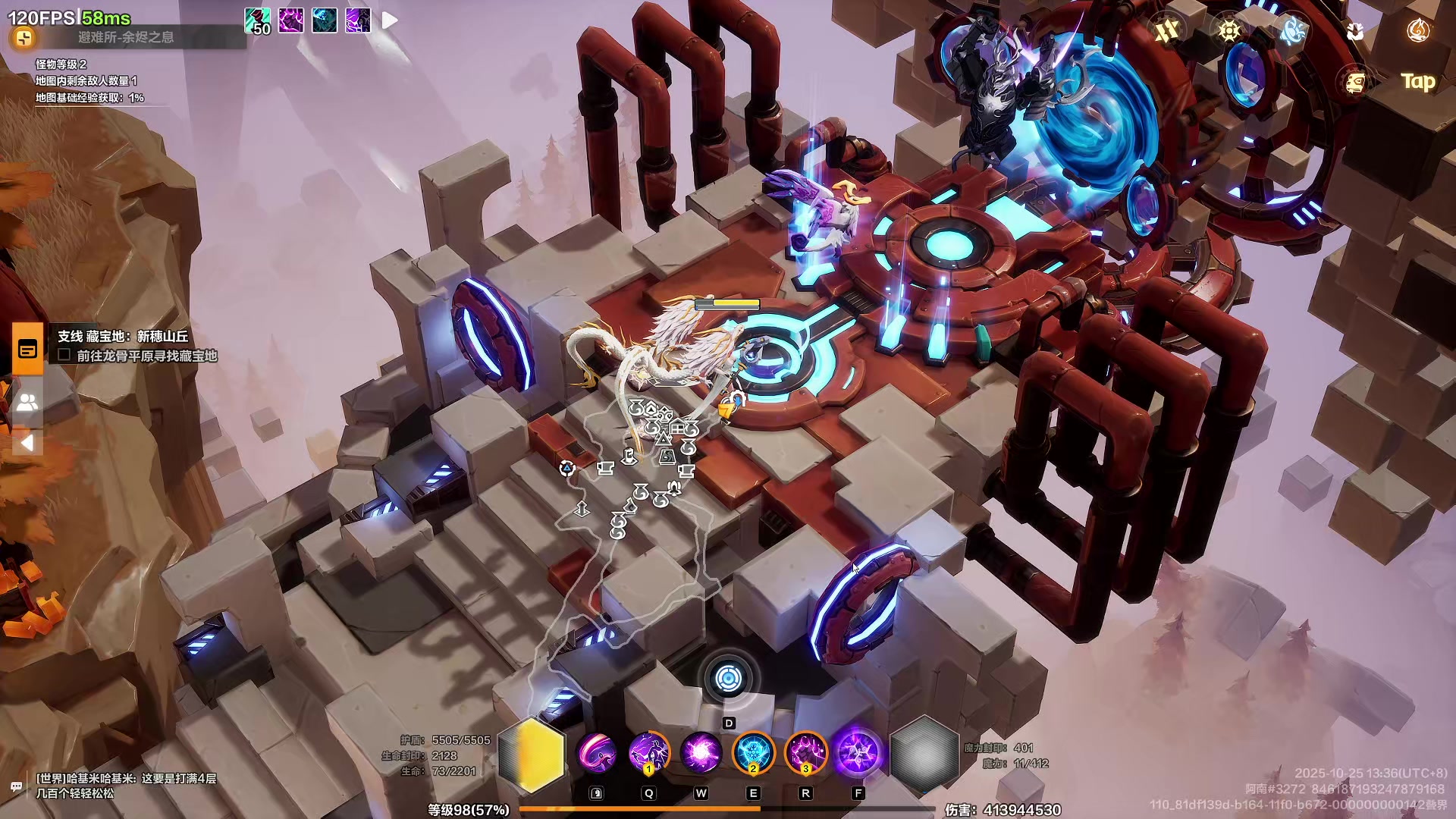
Task: Tick the checkbox for the treasure-land side quest
Action: tap(64, 356)
